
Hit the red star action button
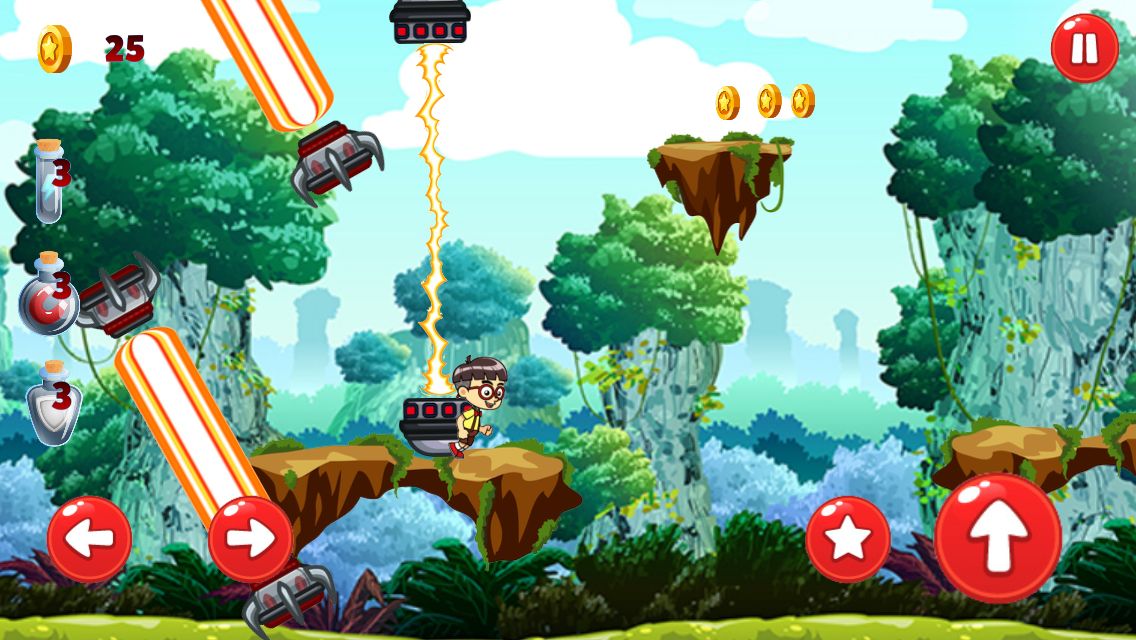point(848,539)
